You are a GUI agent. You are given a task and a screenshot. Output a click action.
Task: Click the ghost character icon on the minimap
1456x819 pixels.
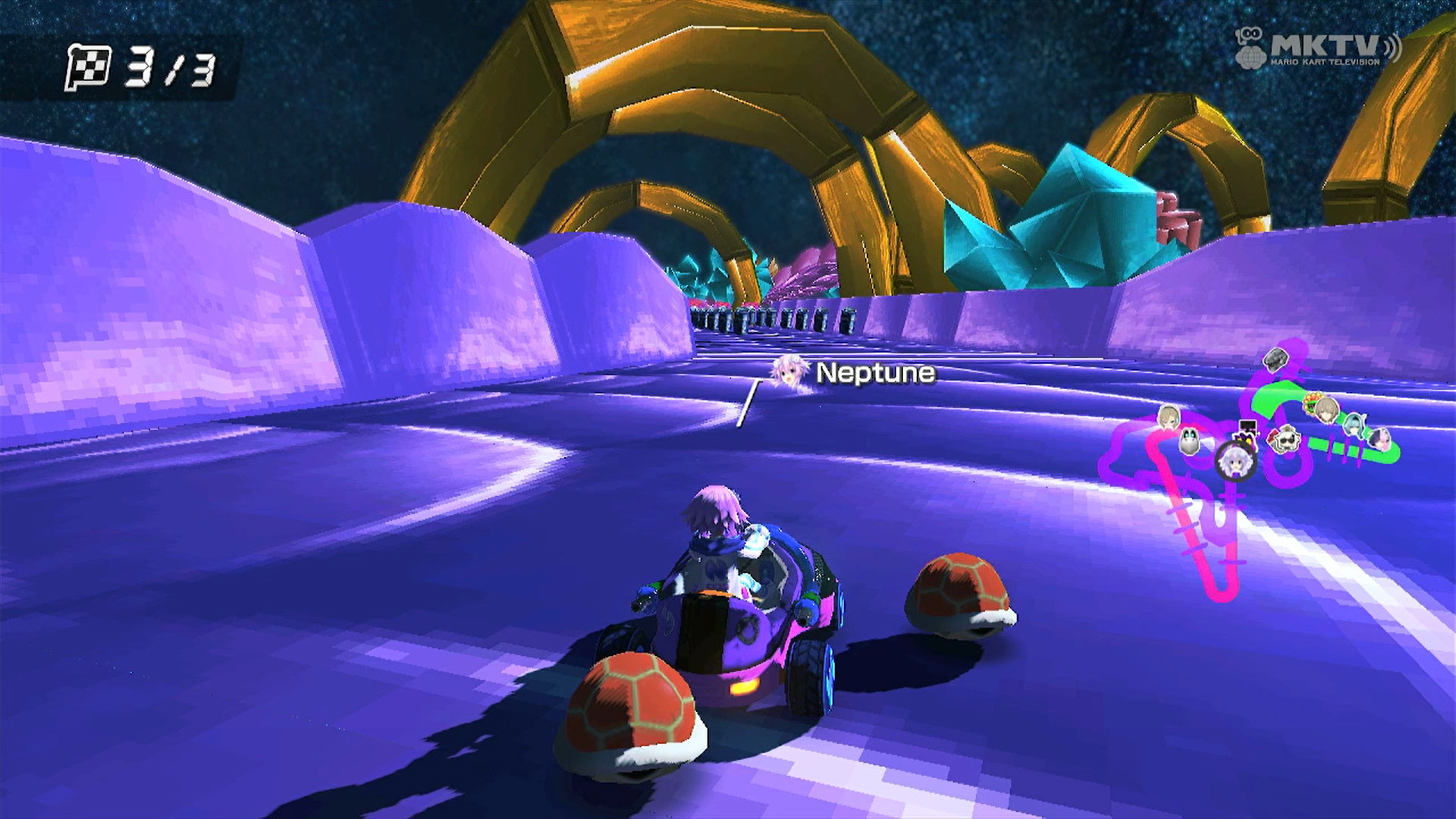tap(1189, 442)
